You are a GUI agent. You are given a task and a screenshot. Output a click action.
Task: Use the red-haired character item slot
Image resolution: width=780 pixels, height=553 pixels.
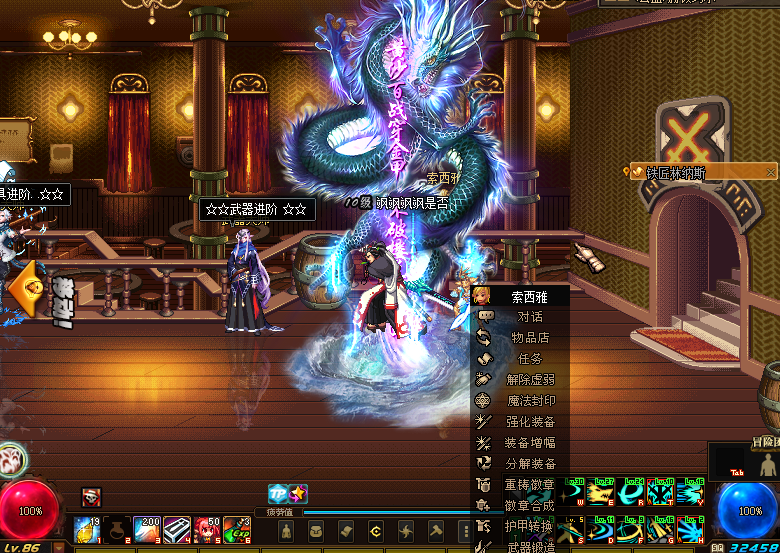pos(207,529)
